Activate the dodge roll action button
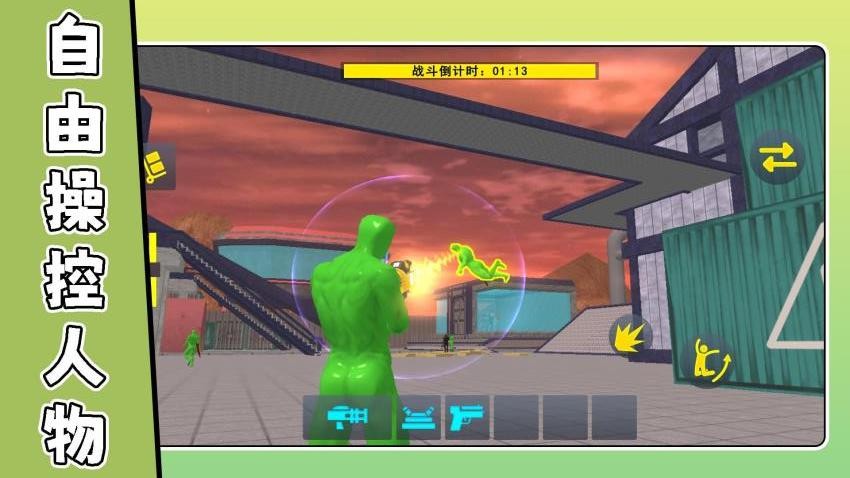 tap(710, 358)
